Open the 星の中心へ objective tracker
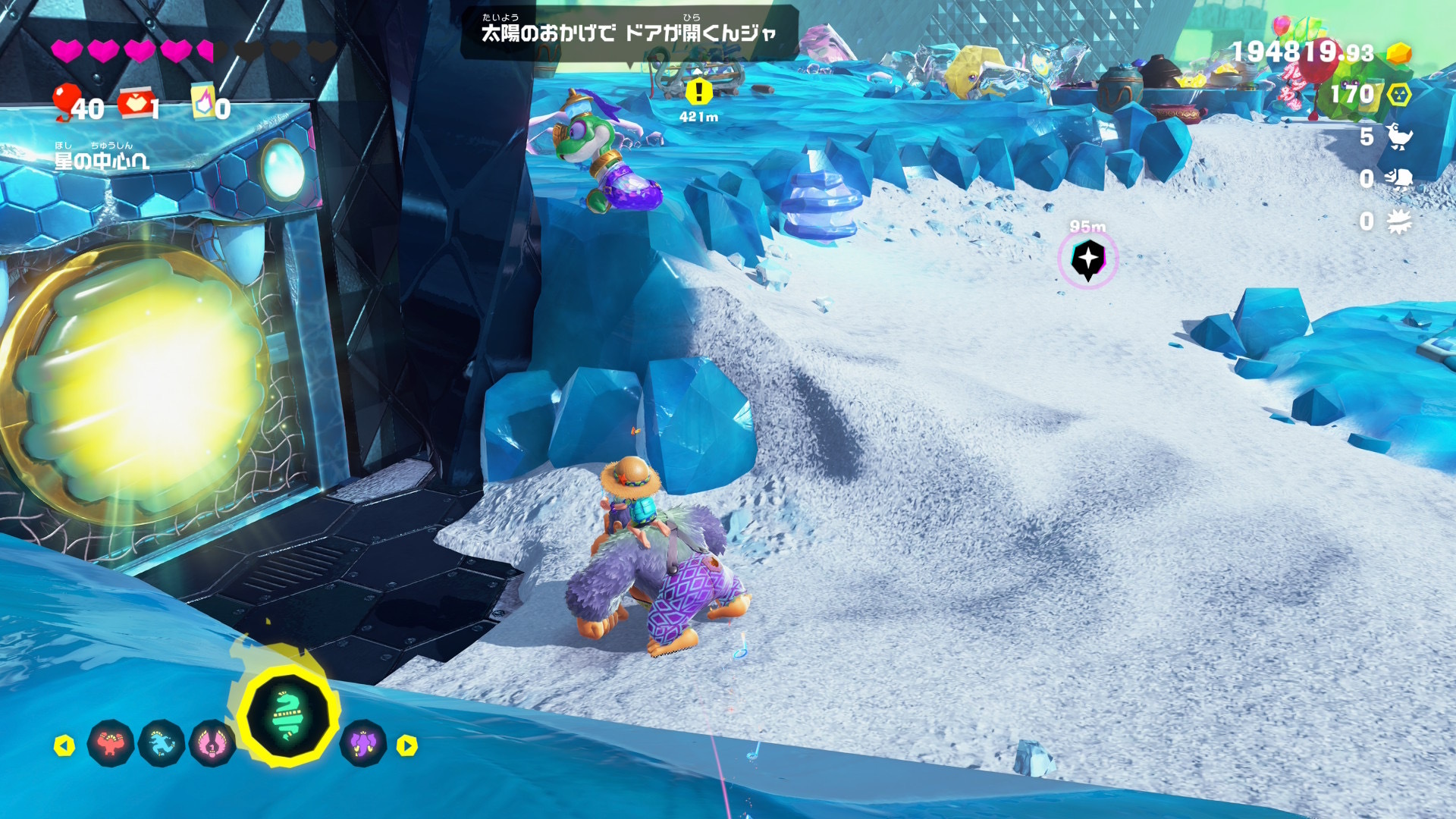The image size is (1456, 819). [101, 160]
